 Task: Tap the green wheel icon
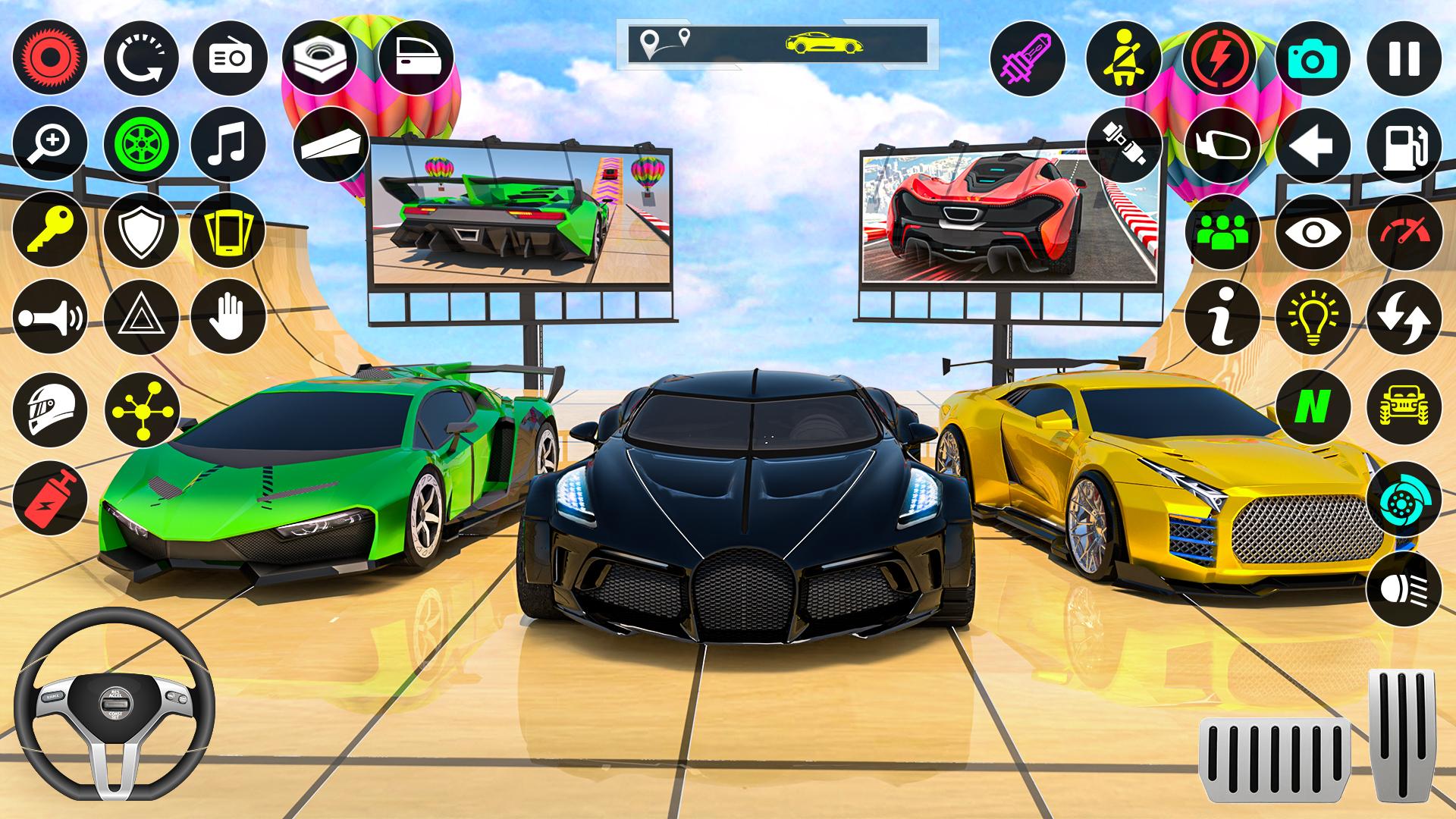pos(141,144)
